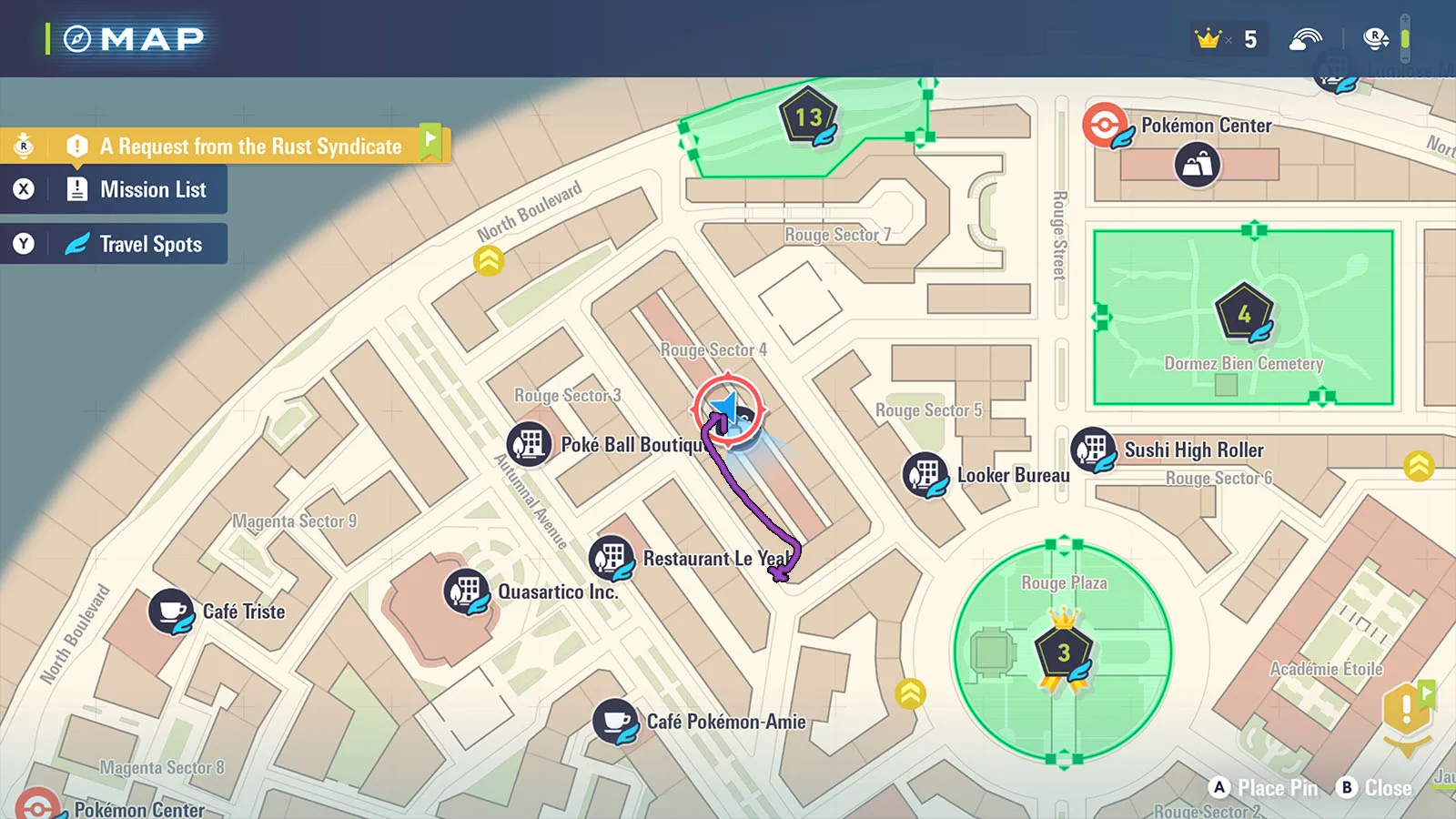Select Wild Zone 13 marker
The width and height of the screenshot is (1456, 819).
pyautogui.click(x=808, y=116)
